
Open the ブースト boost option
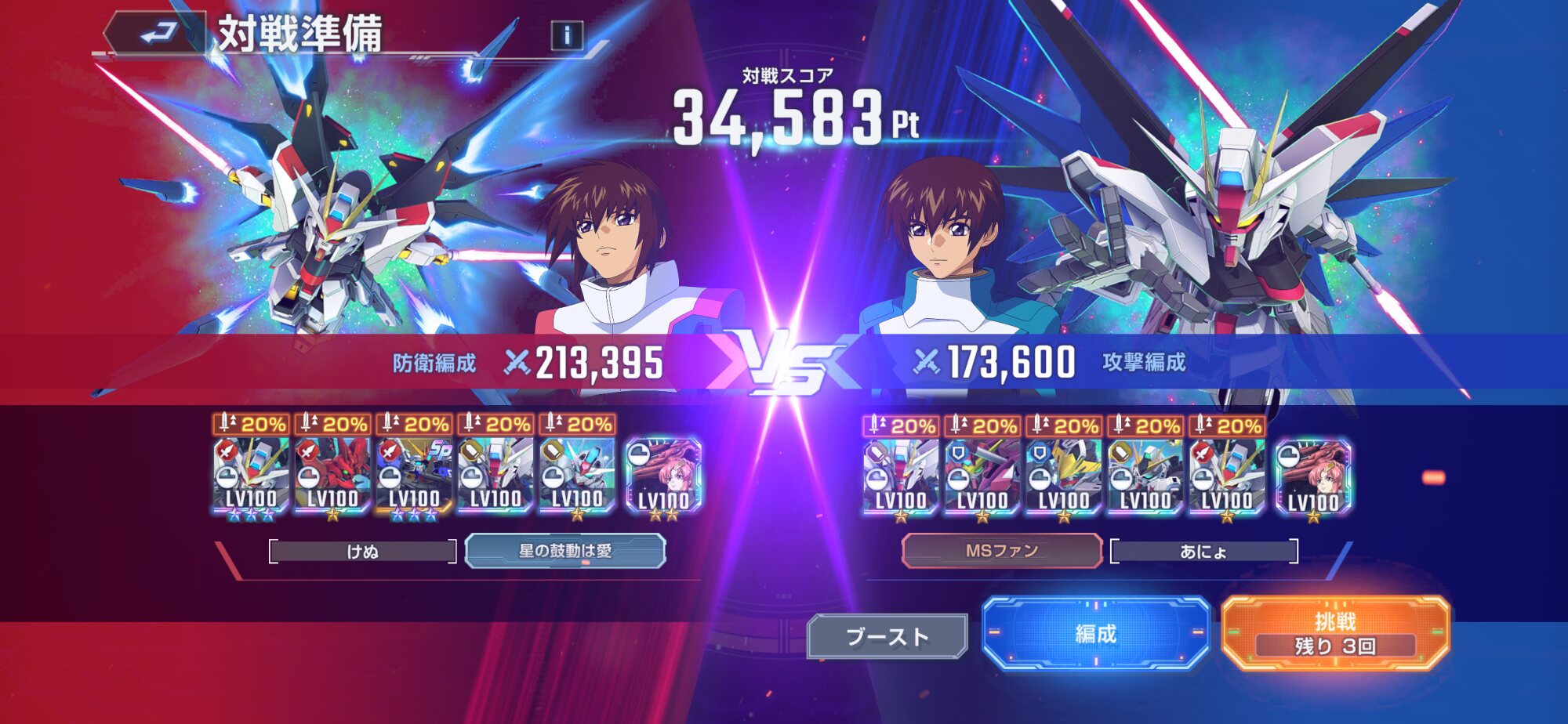point(887,636)
